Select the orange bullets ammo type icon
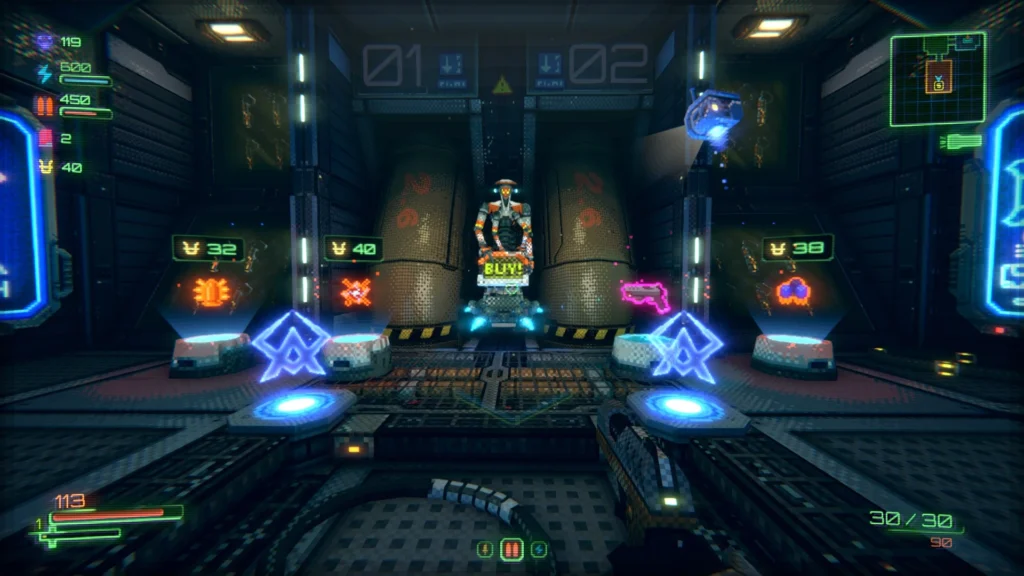The image size is (1024, 576). click(x=511, y=550)
